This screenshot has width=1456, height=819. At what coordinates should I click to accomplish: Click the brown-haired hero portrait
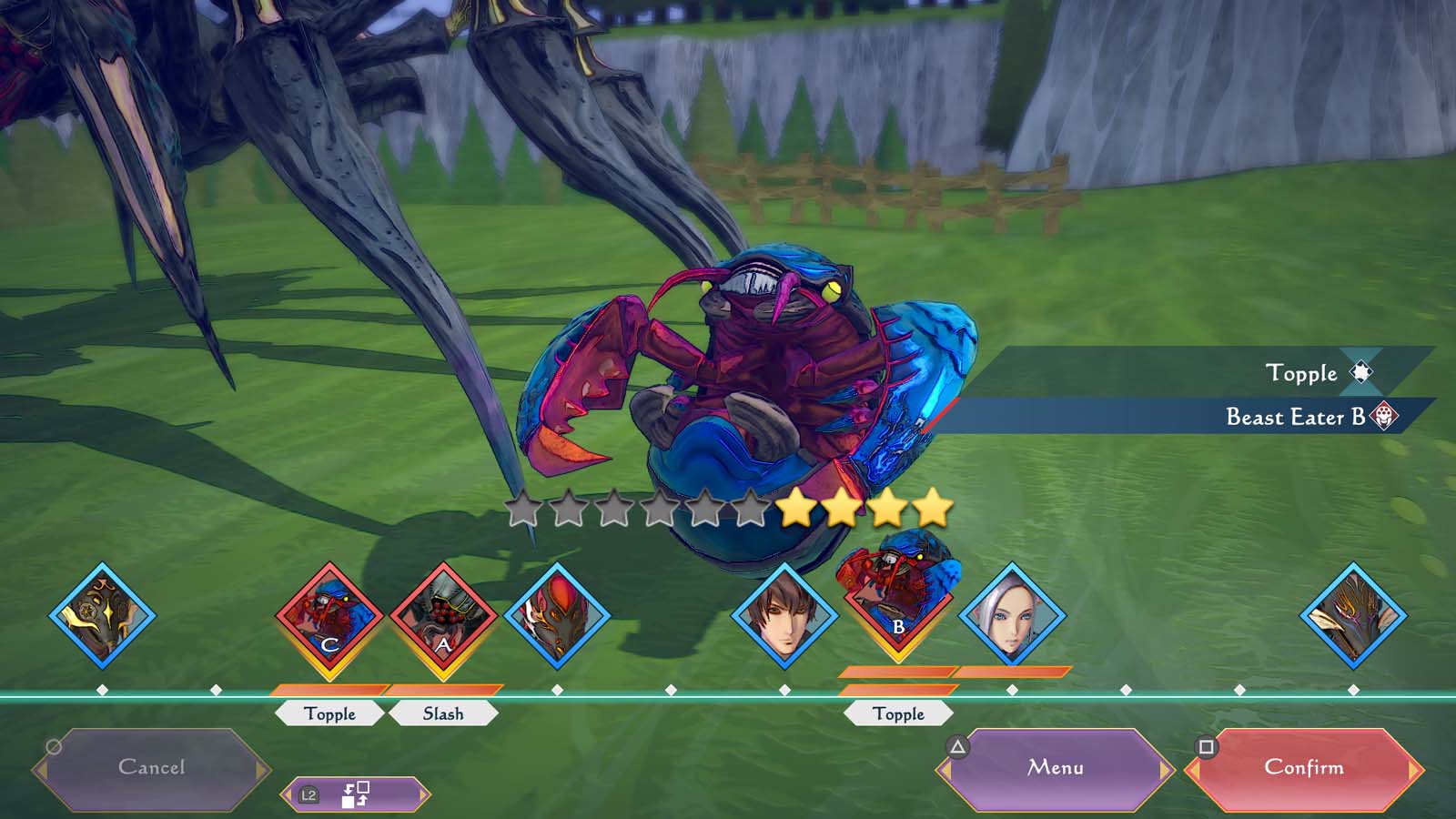(784, 616)
